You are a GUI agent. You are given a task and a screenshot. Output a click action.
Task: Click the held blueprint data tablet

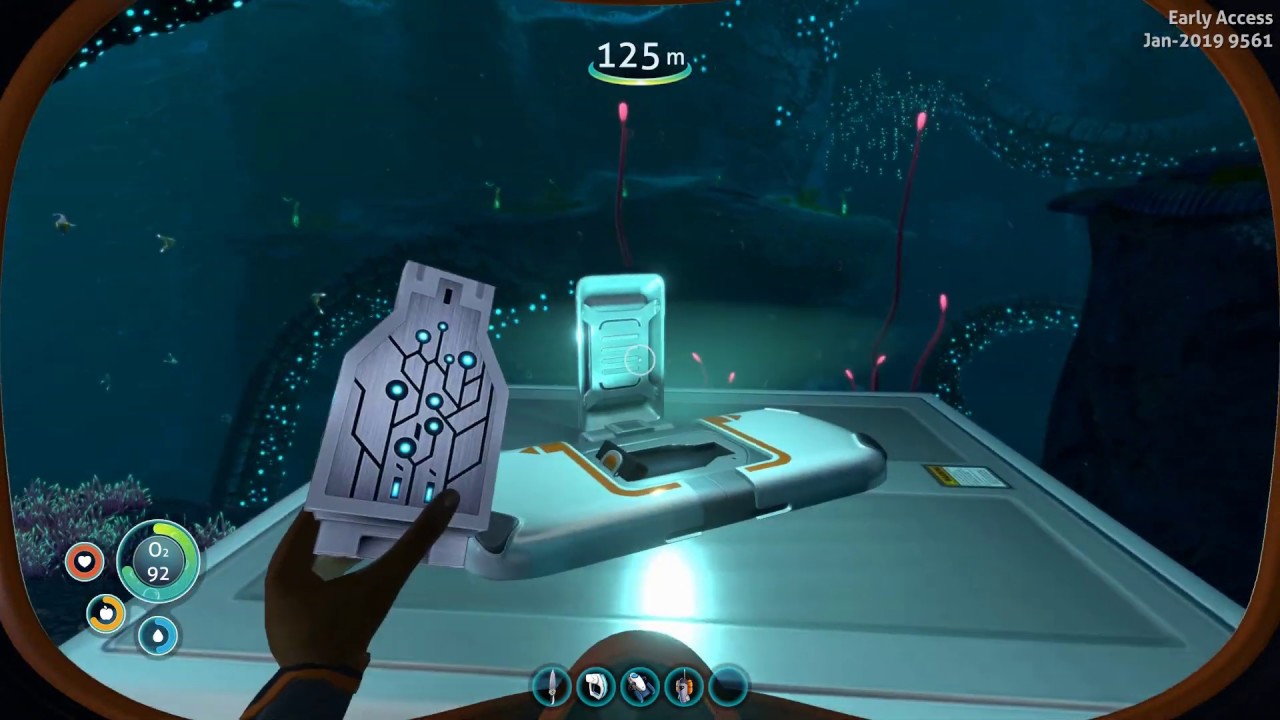point(415,400)
